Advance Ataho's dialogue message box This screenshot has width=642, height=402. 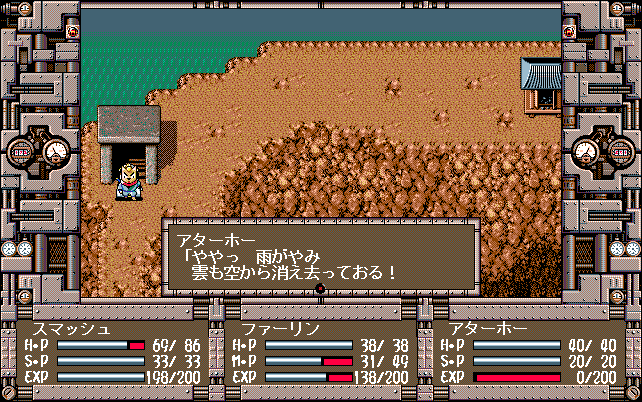point(319,256)
